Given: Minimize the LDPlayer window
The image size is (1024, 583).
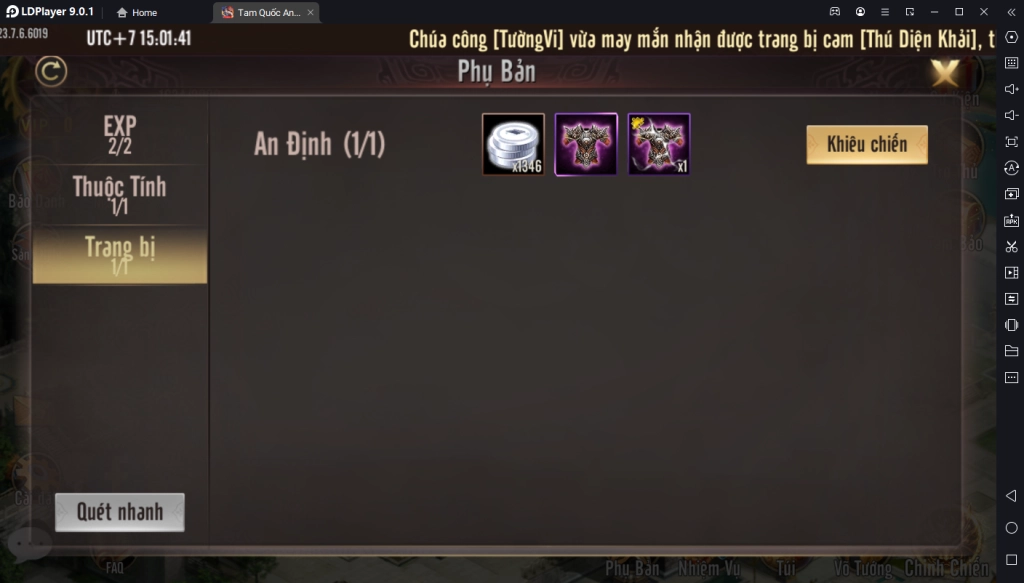Looking at the screenshot, I should point(933,12).
